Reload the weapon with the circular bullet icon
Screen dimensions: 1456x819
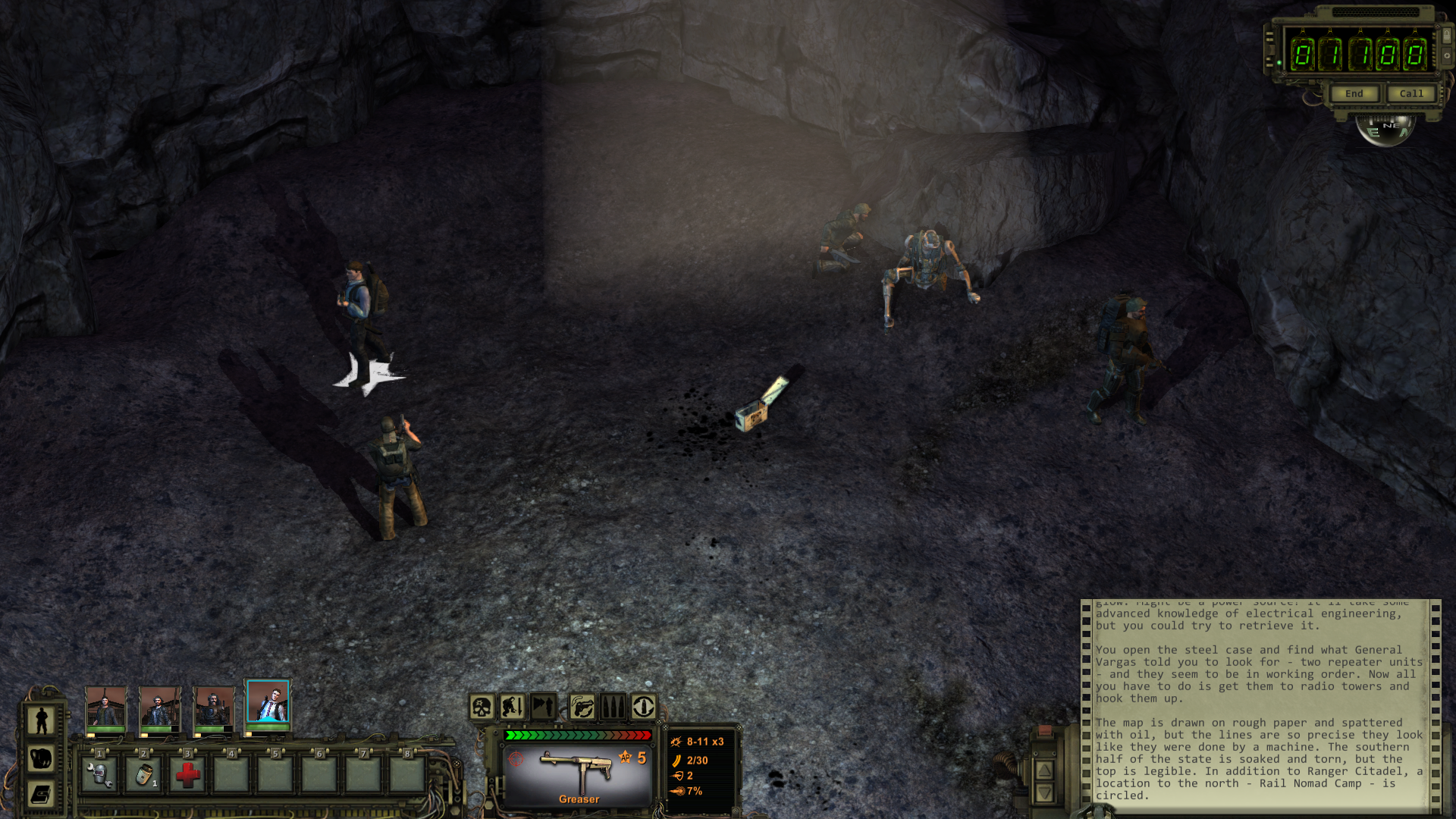(644, 708)
